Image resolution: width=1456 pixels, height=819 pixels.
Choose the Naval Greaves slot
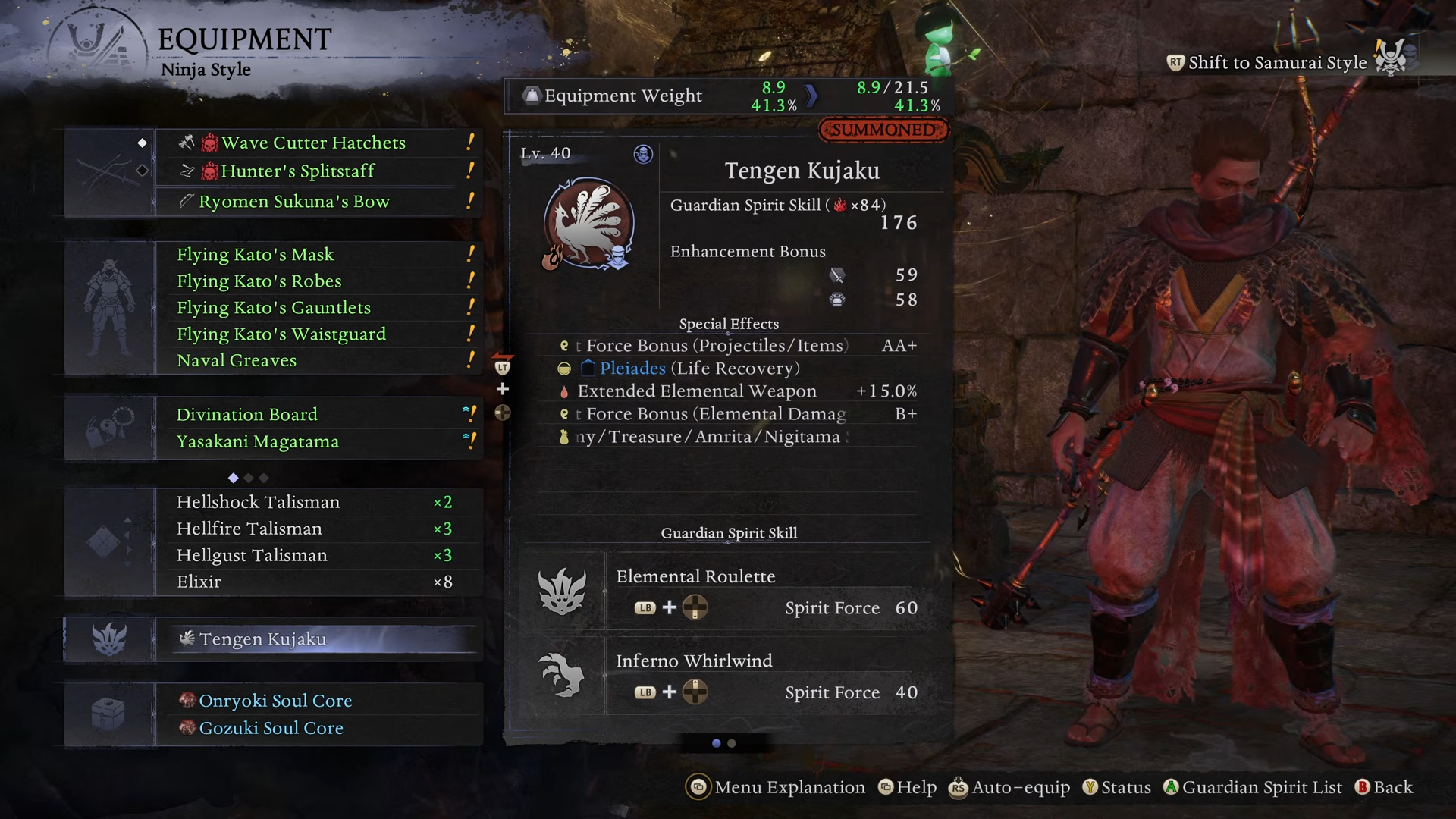point(237,361)
